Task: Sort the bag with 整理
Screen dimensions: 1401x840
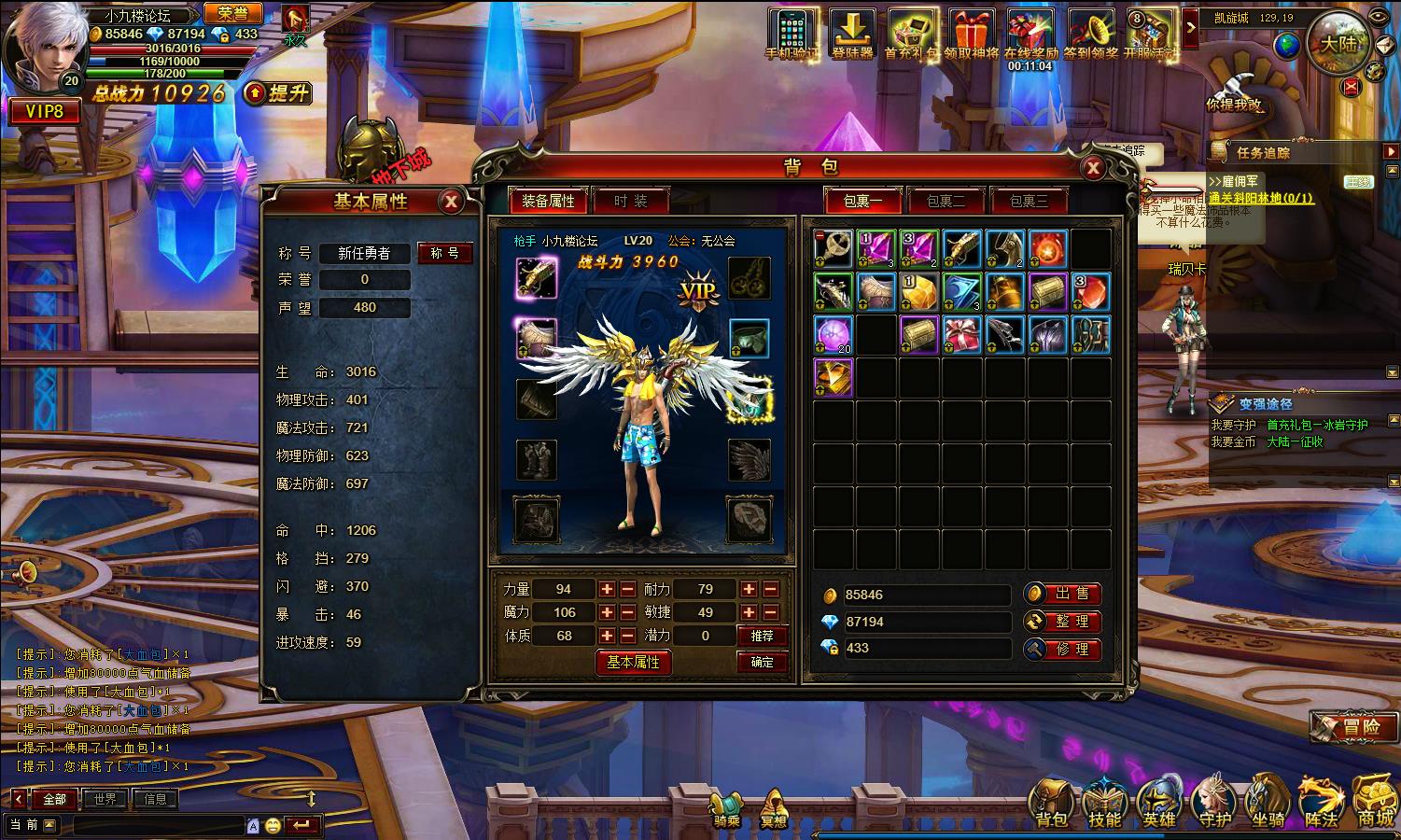Action: click(1063, 622)
